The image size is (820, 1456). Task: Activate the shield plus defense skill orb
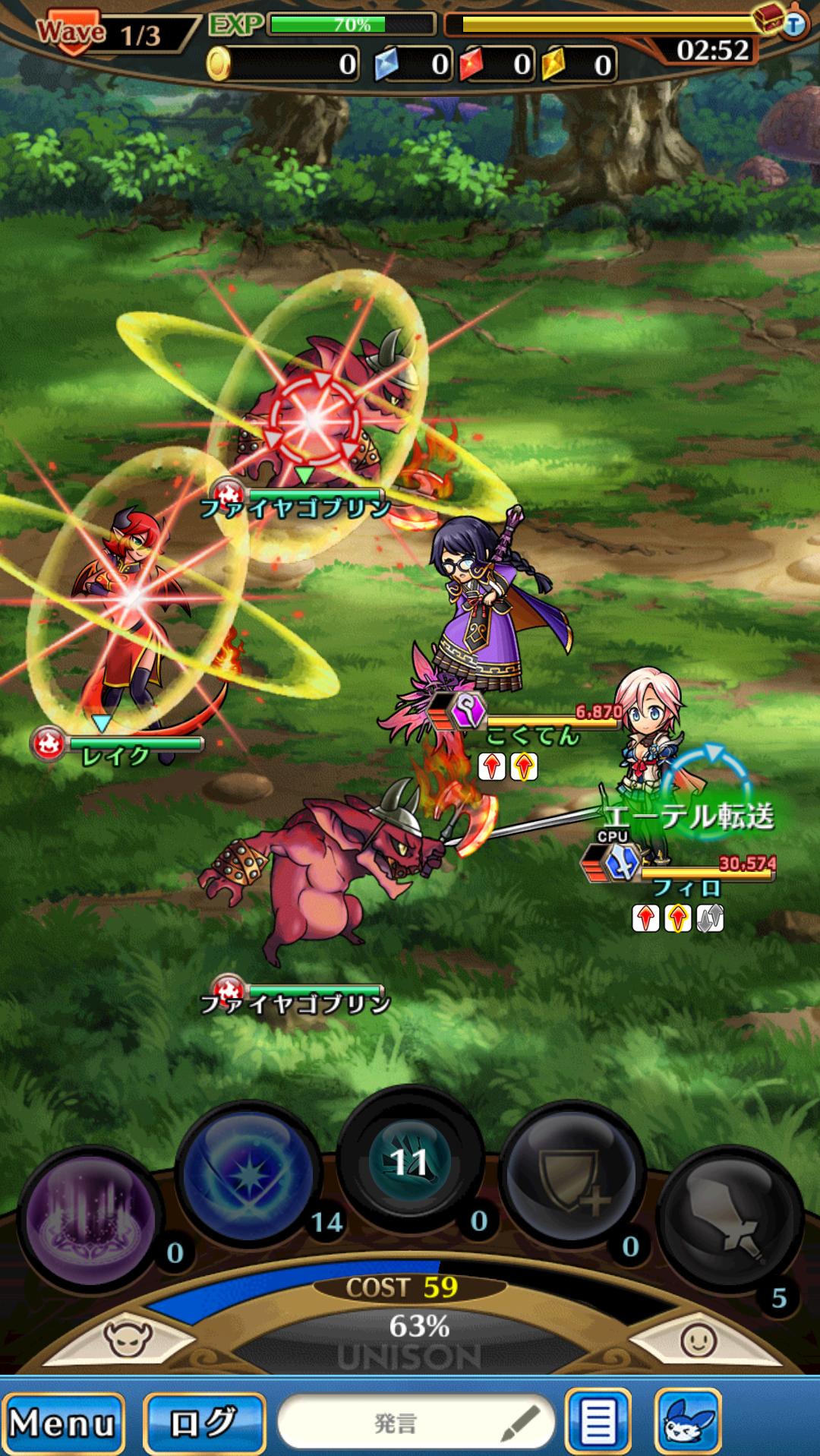[571, 1175]
